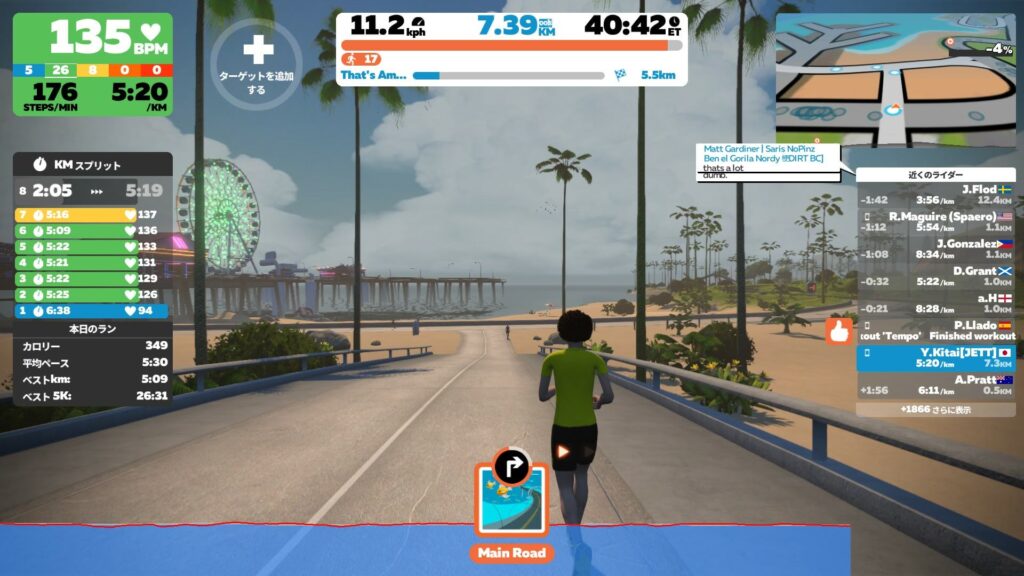This screenshot has width=1024, height=576.
Task: Select the highlighted Y.Kitai[JETT] row
Action: point(935,357)
